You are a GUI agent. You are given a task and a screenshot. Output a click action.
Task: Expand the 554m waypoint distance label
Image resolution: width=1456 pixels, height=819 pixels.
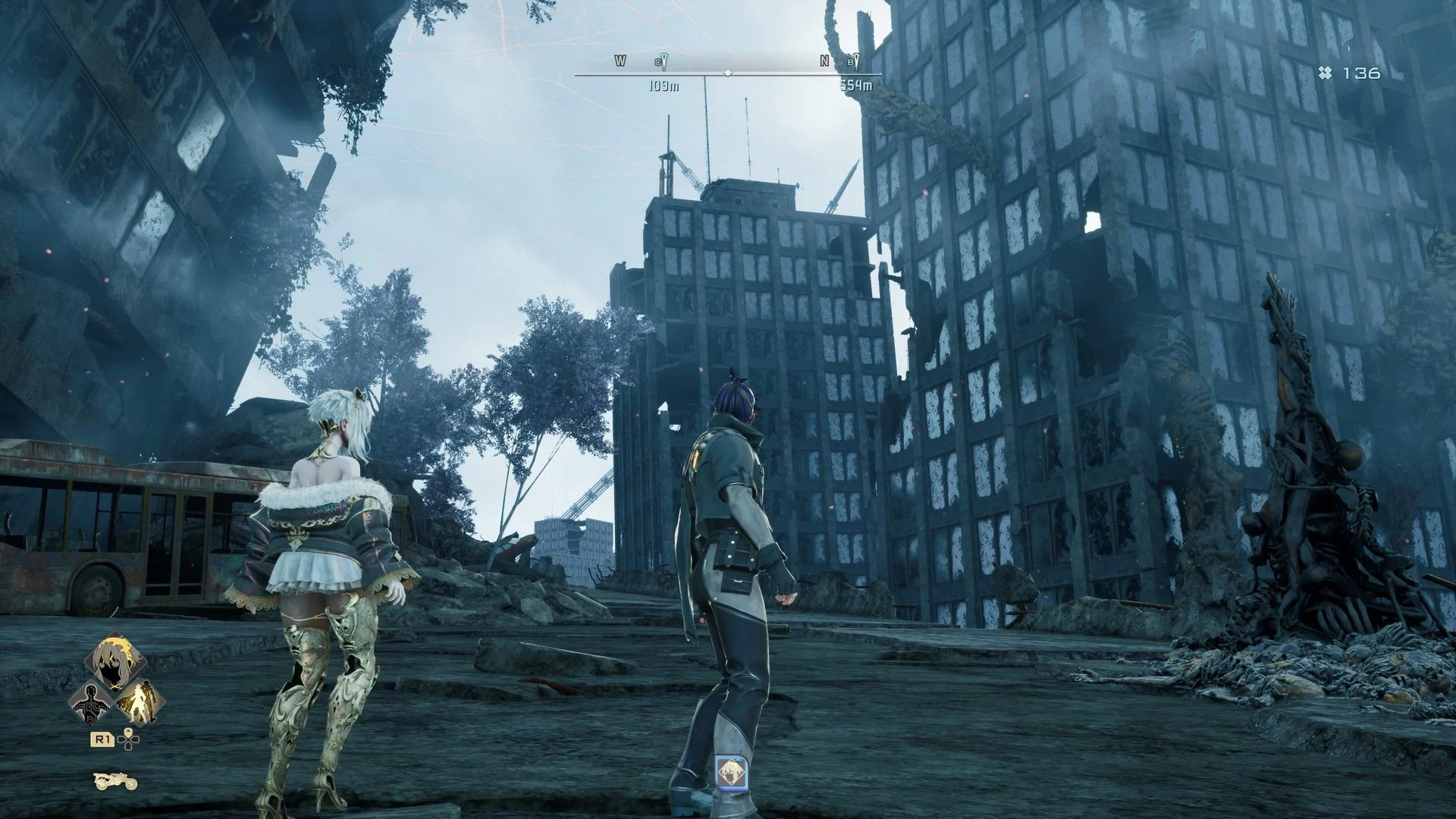click(x=855, y=86)
